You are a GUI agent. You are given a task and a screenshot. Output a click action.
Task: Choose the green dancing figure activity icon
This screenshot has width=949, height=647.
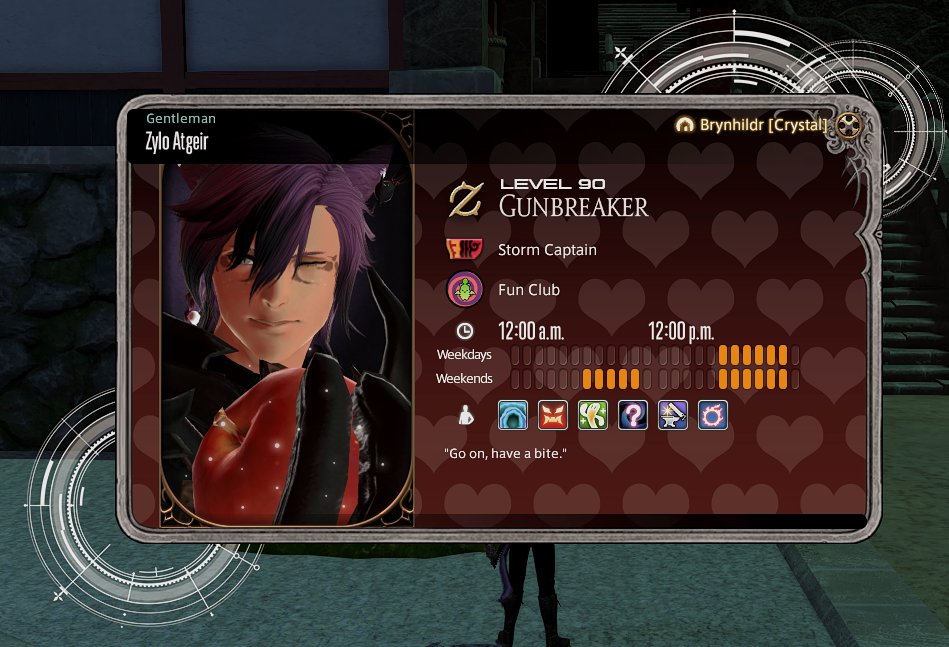[593, 415]
